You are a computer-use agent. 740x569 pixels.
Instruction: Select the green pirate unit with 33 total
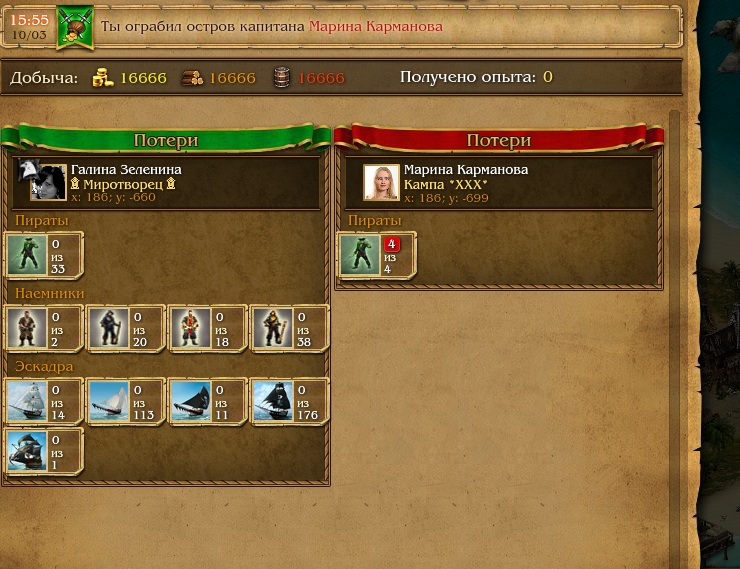coord(27,256)
